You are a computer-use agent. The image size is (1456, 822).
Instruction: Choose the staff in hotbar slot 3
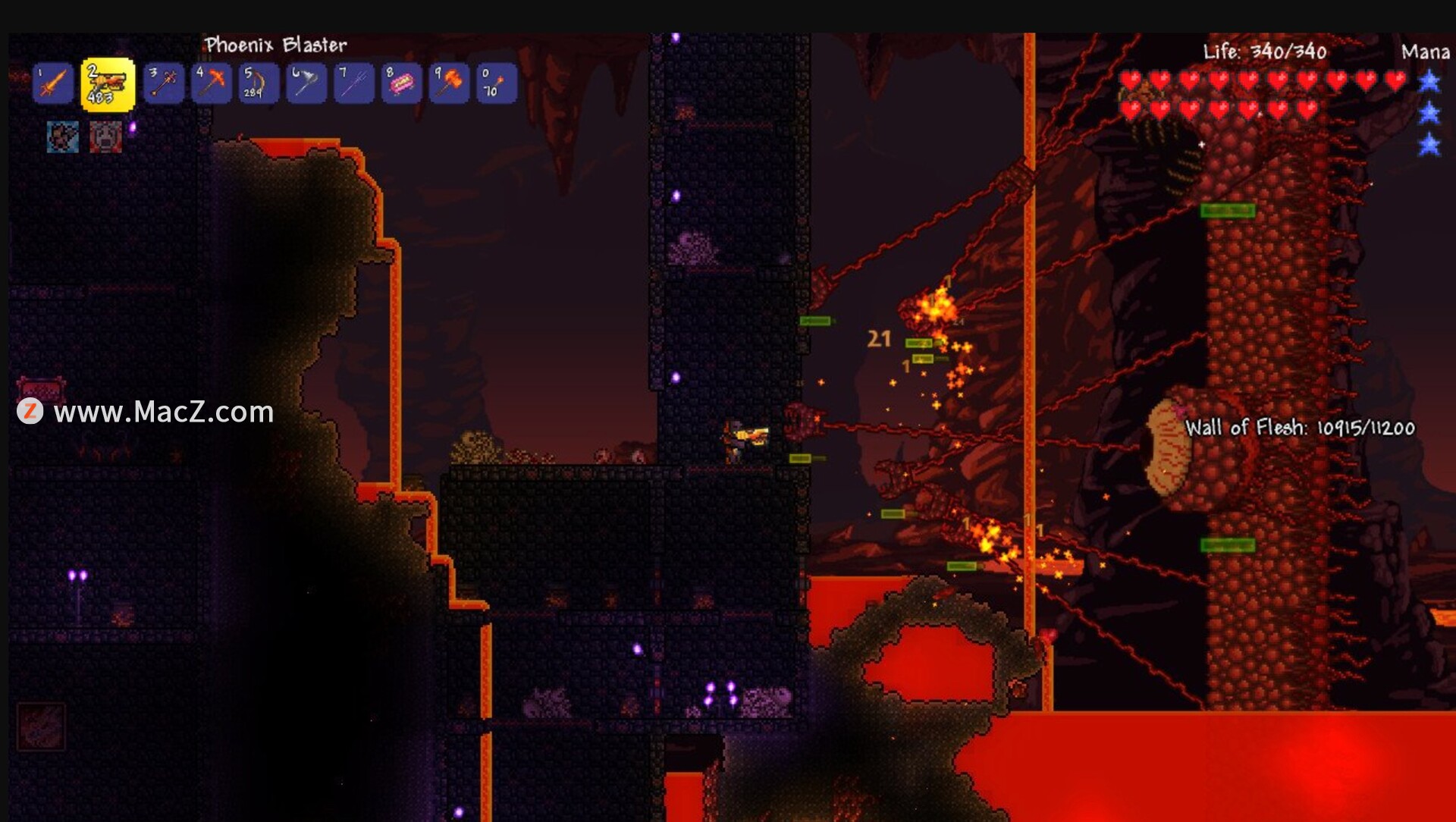pyautogui.click(x=164, y=83)
